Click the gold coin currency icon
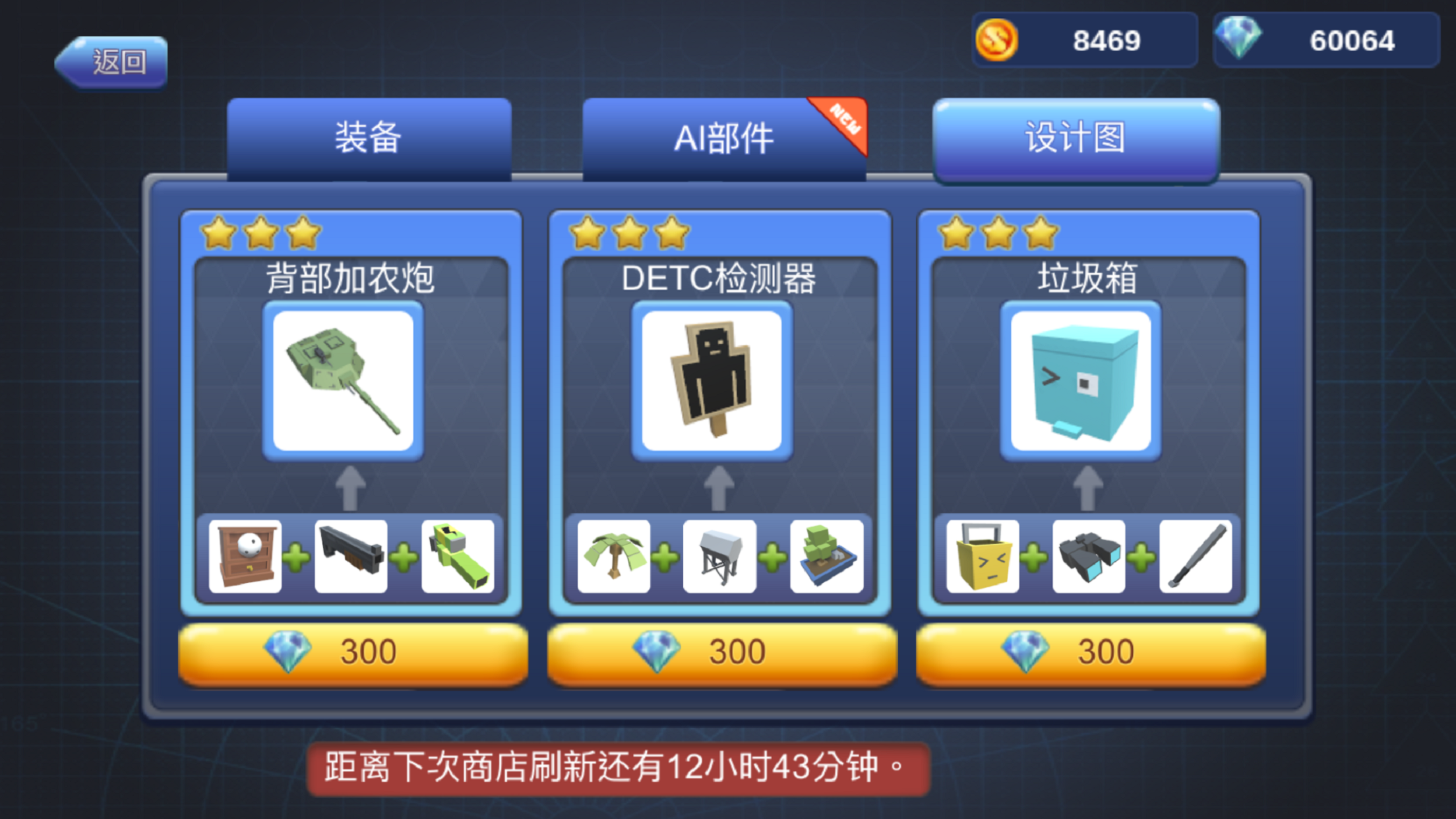This screenshot has width=1456, height=819. (998, 41)
